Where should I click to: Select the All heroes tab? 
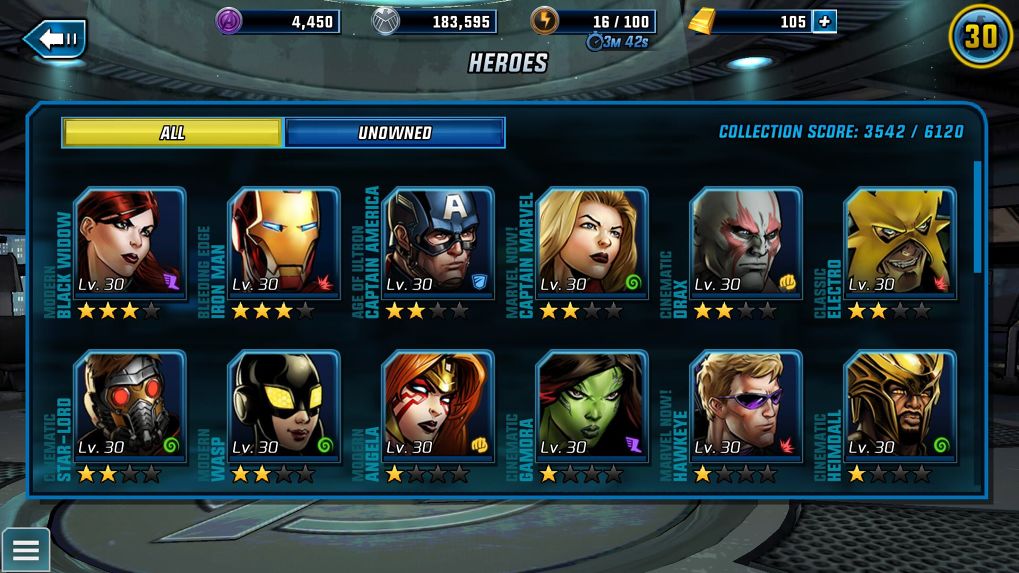point(172,133)
